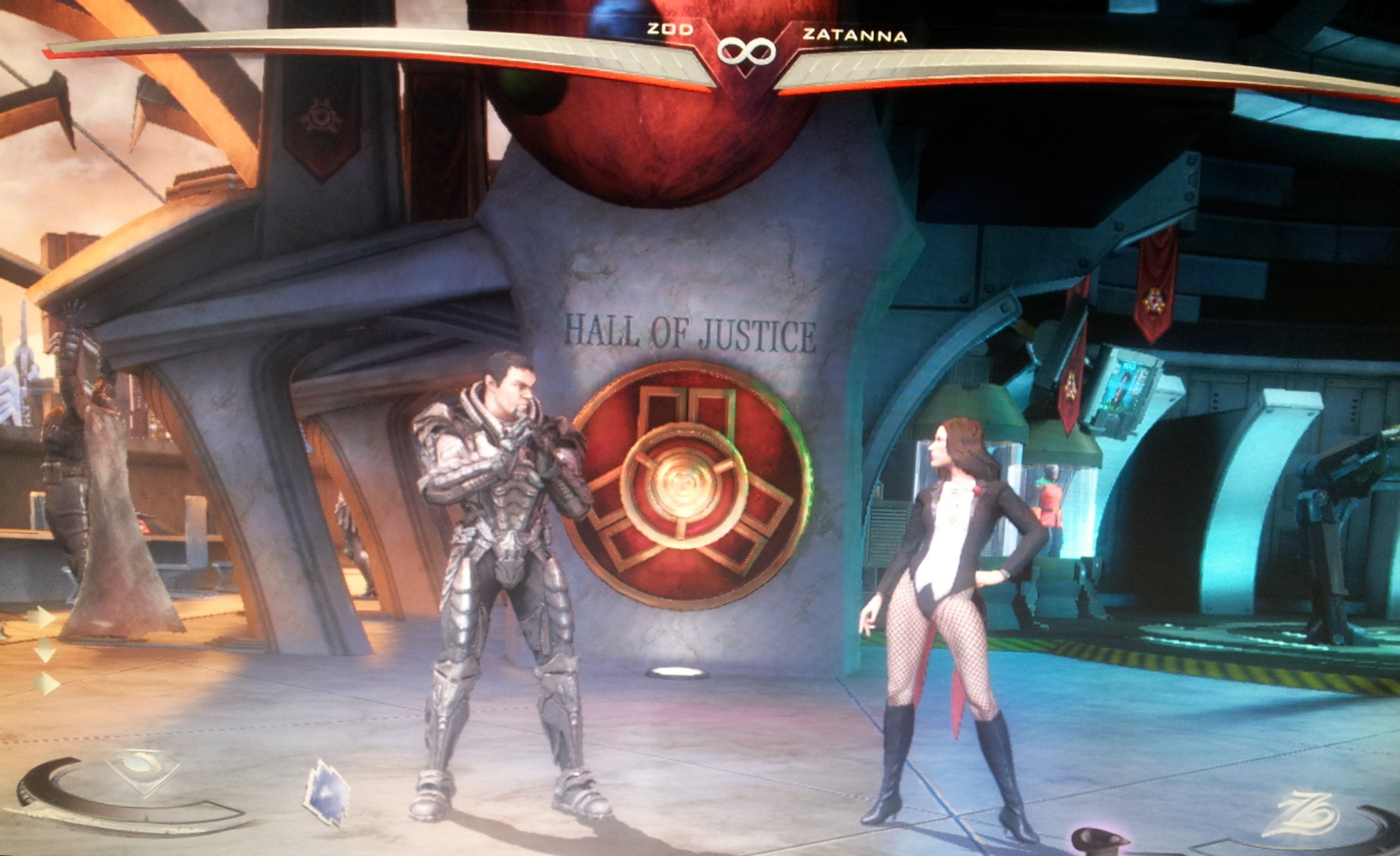Select Zatanna's Z emblem trait icon

pos(1302,815)
